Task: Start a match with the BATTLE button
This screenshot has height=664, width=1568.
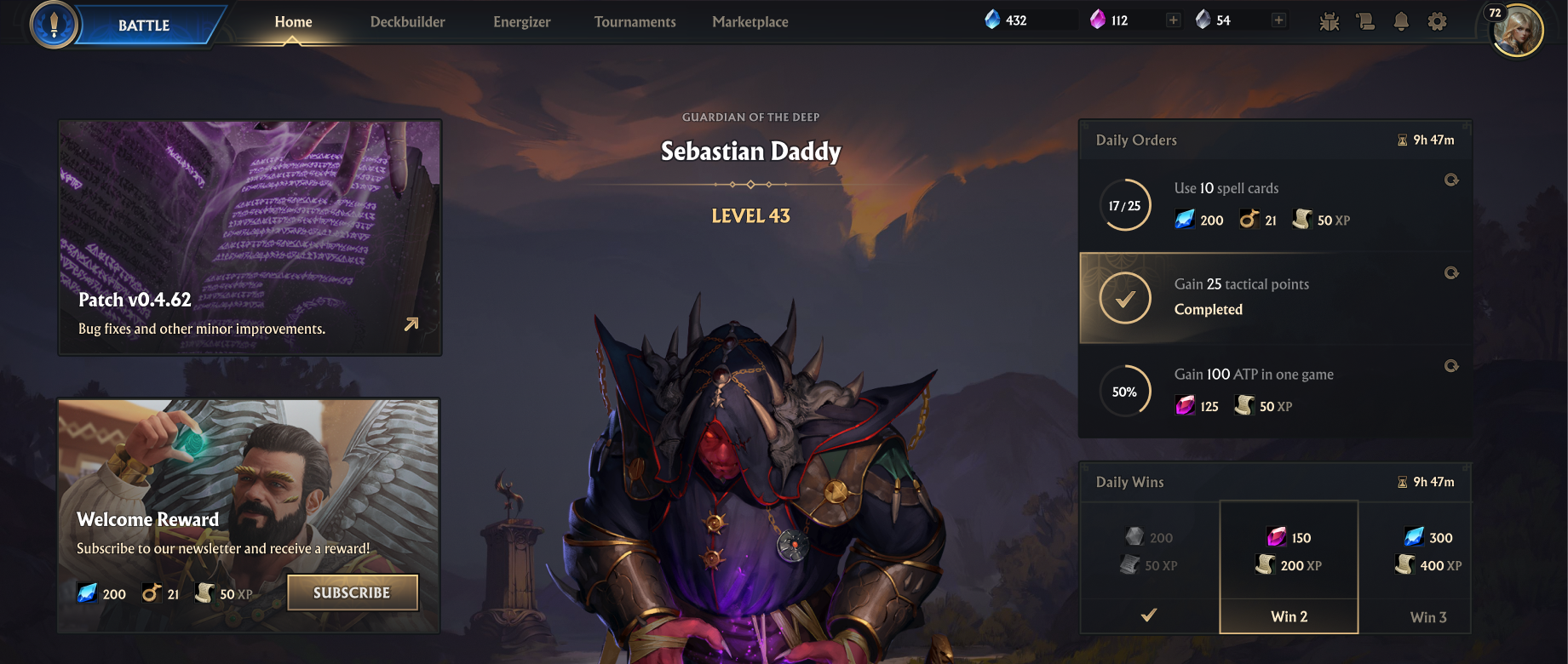Action: [x=143, y=25]
